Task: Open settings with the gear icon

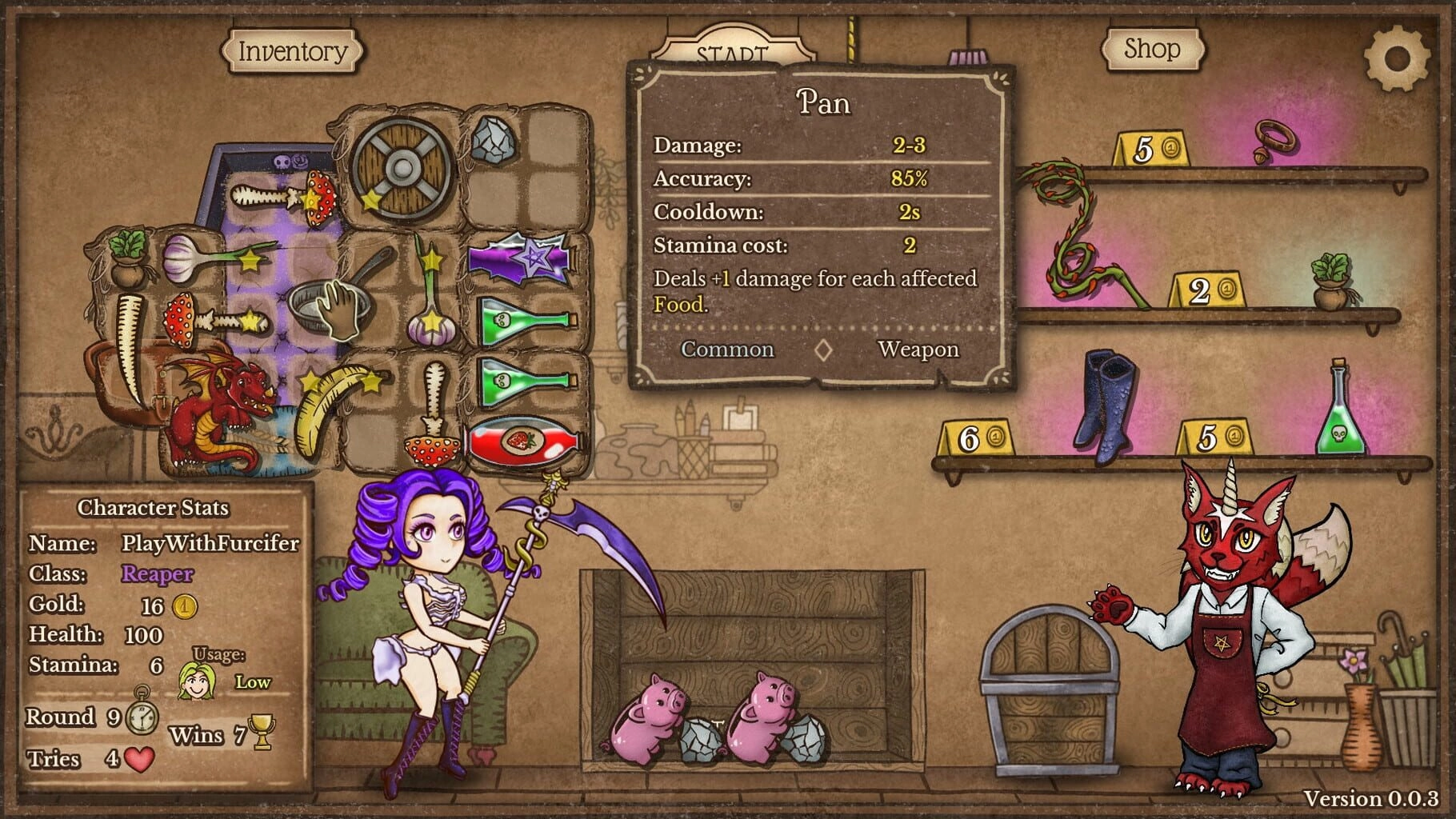Action: point(1396,58)
